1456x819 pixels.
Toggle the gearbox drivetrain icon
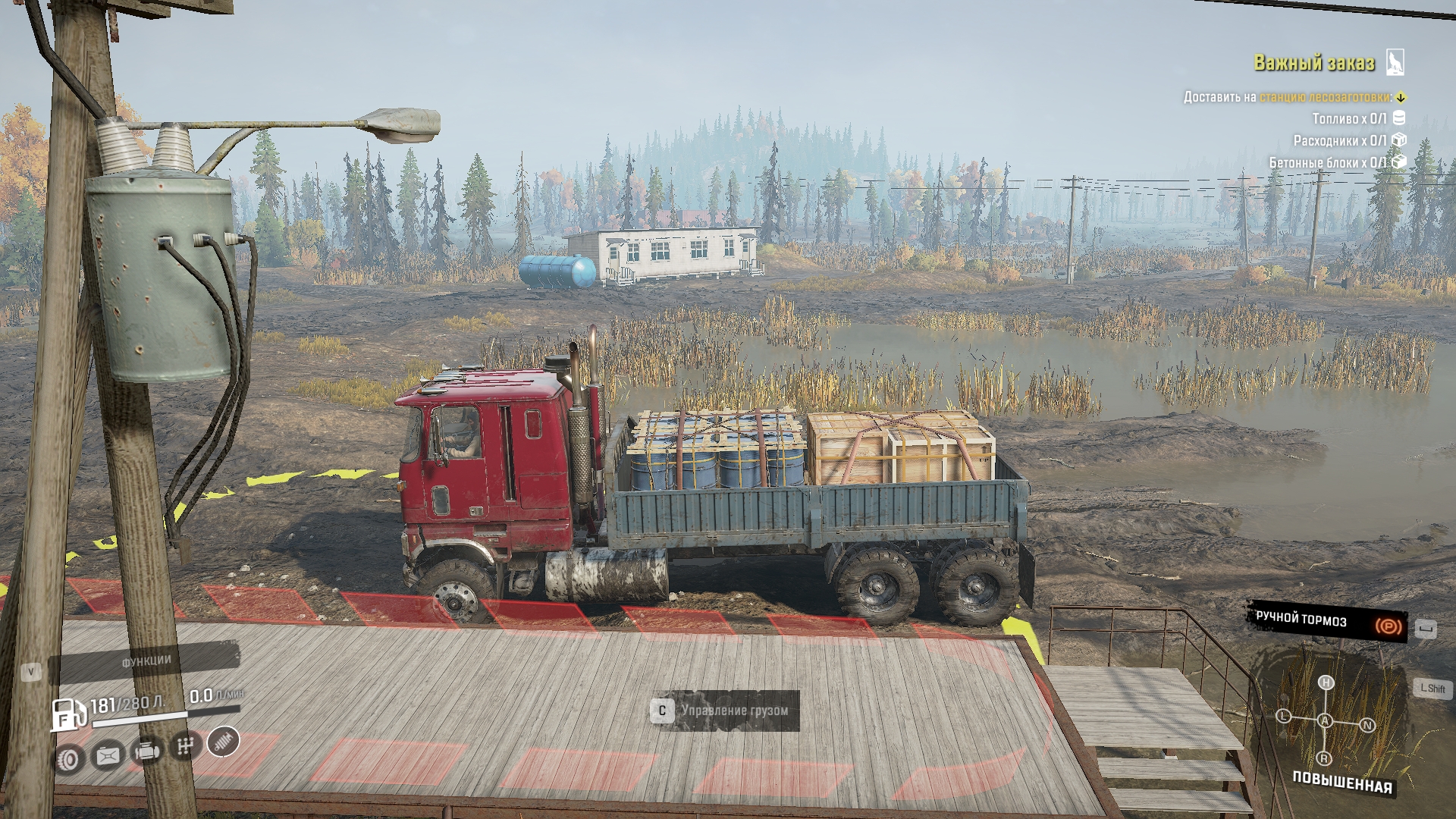(185, 746)
